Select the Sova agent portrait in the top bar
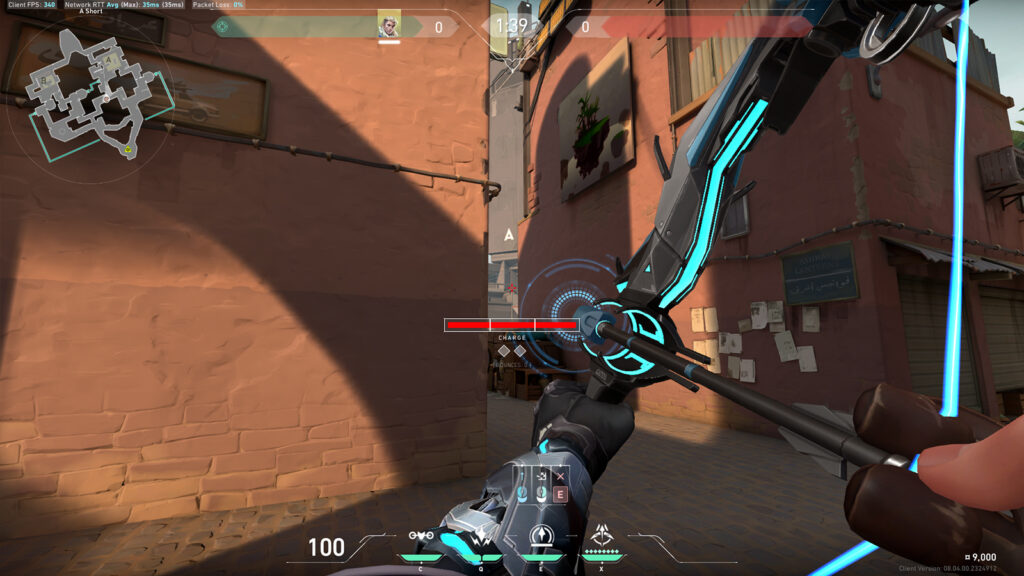 389,25
